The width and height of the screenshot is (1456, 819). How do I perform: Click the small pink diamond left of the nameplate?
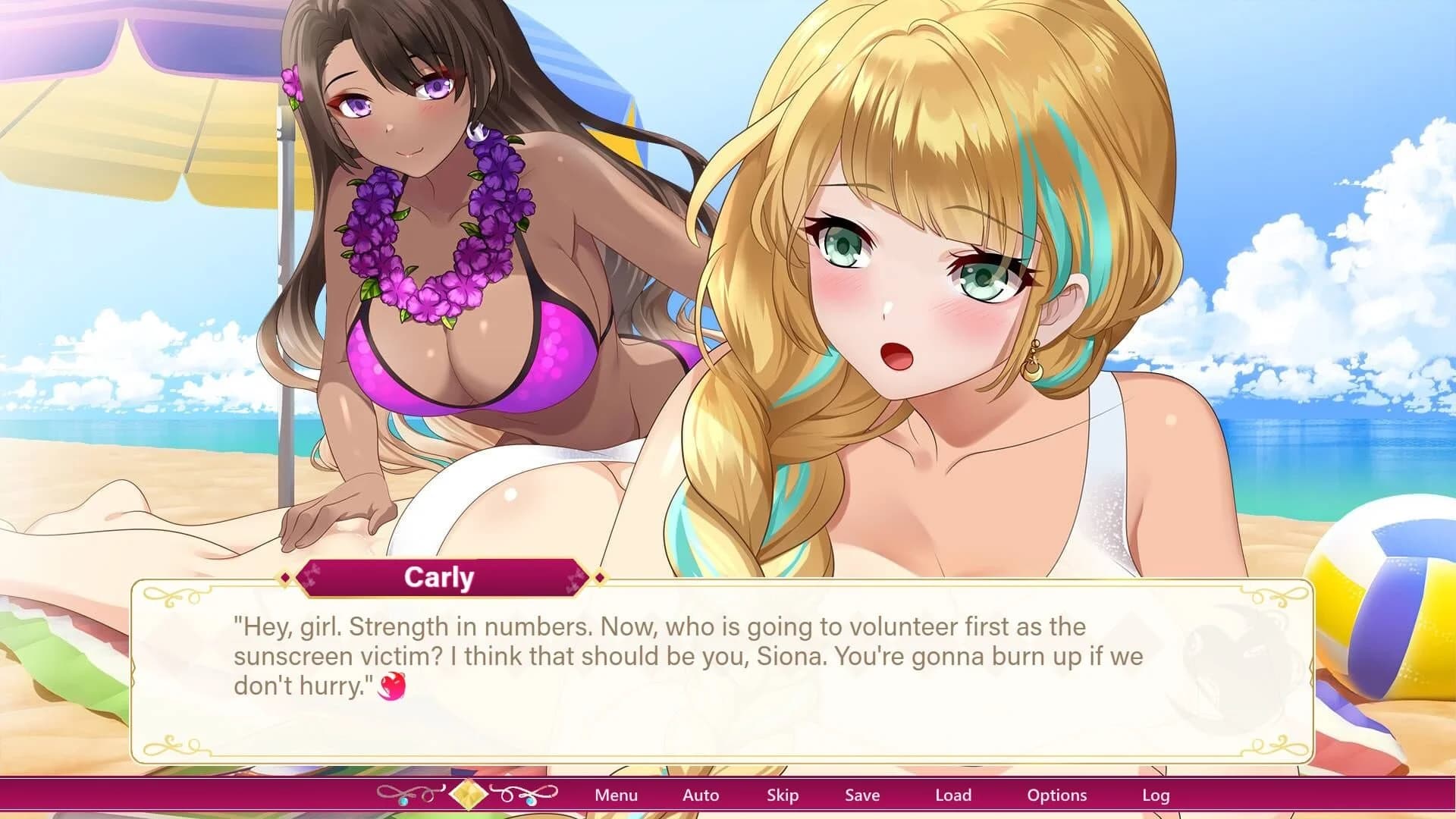pos(286,578)
